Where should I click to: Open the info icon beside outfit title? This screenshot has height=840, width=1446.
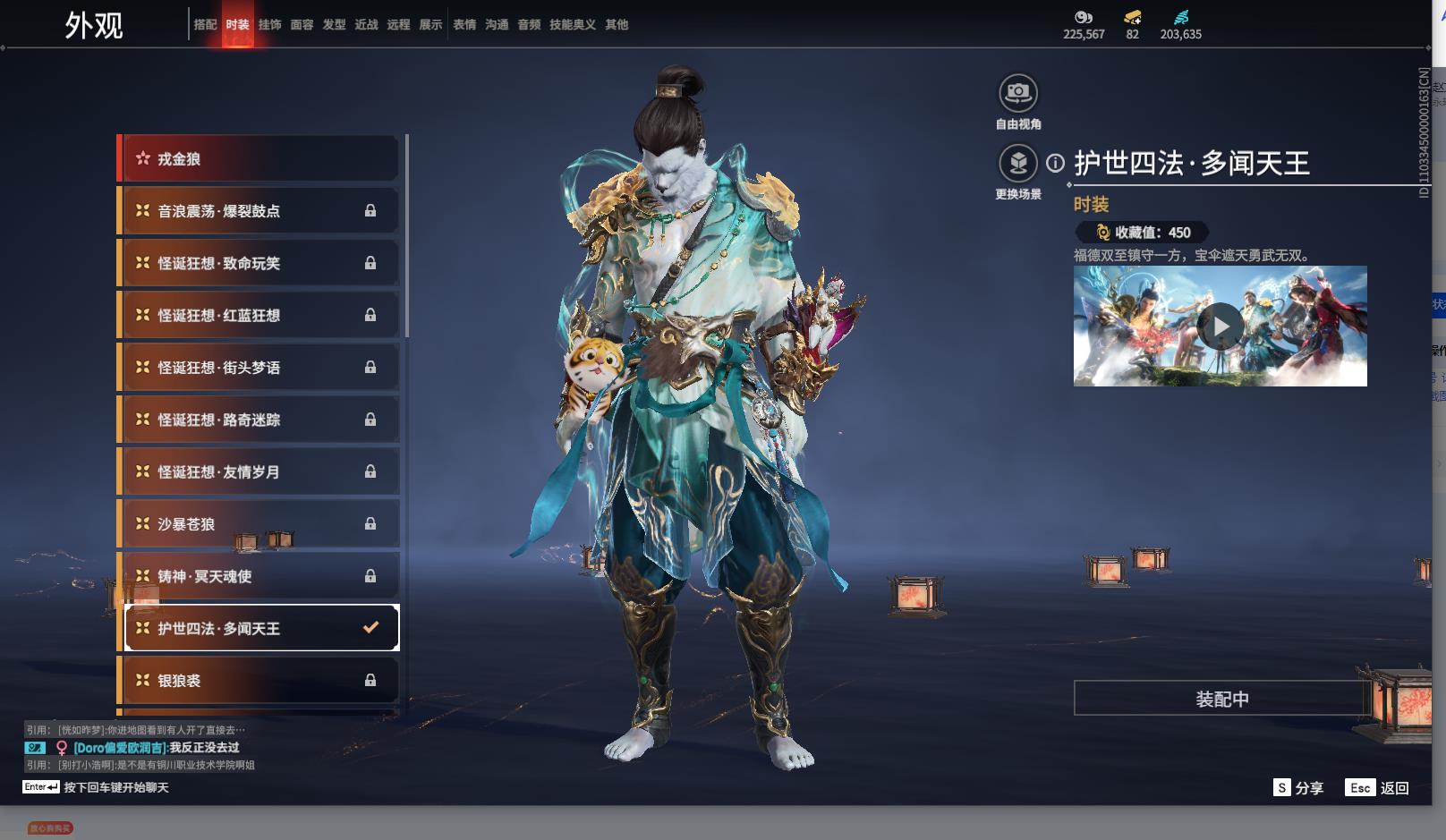[1056, 164]
